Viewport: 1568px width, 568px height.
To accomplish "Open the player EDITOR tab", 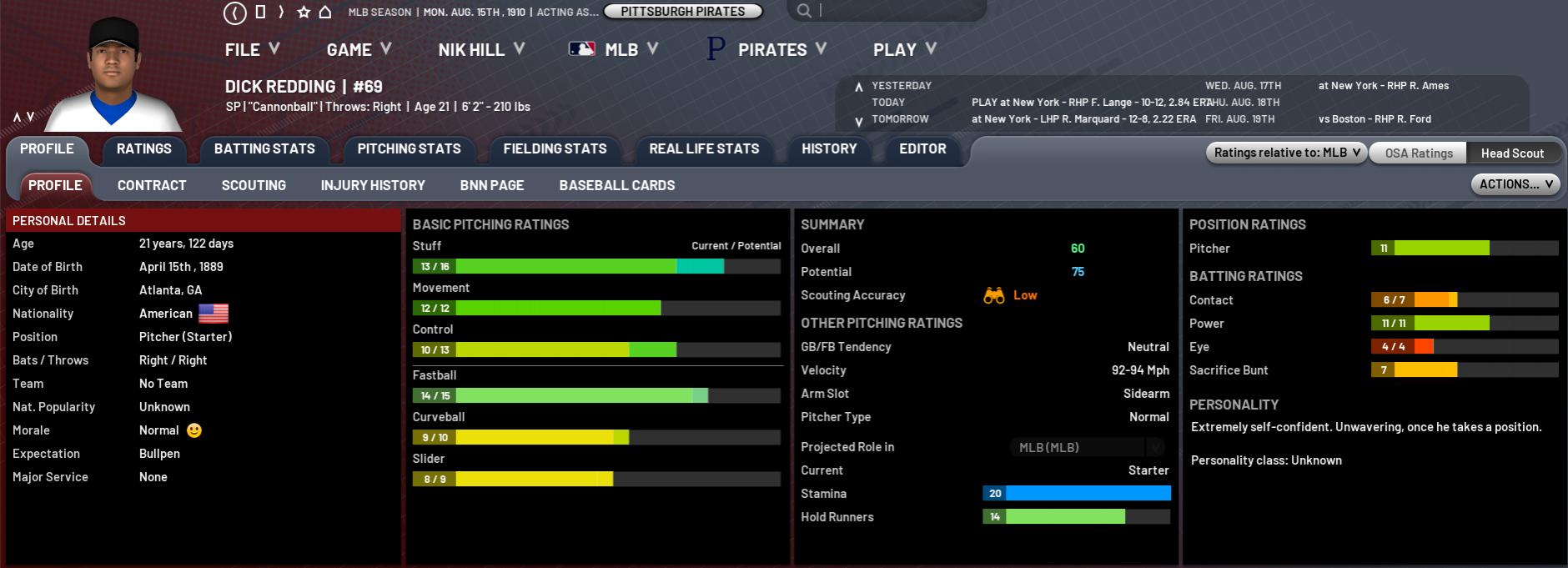I will coord(922,149).
